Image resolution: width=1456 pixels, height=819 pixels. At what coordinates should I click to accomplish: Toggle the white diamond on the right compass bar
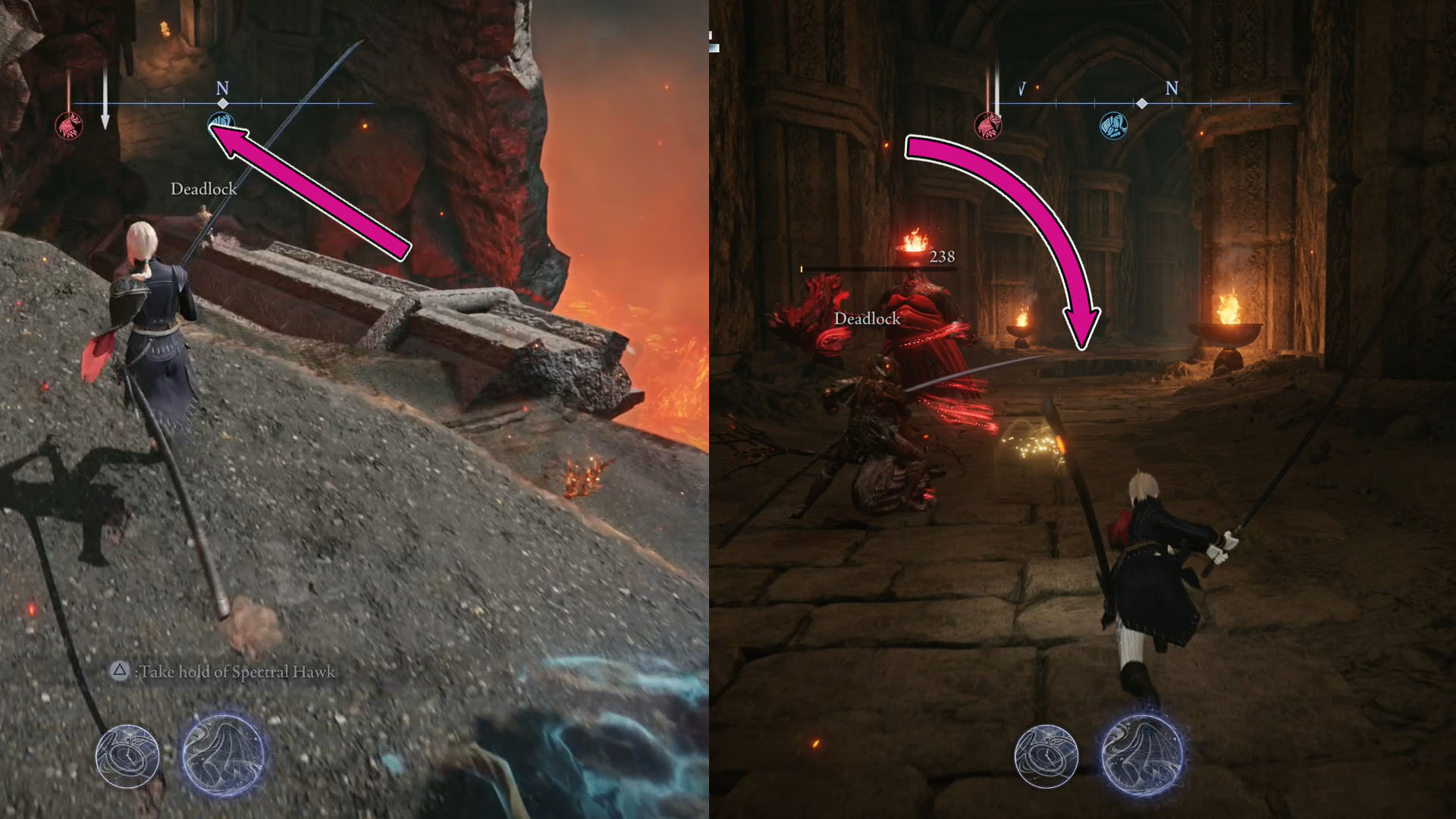pyautogui.click(x=1141, y=103)
